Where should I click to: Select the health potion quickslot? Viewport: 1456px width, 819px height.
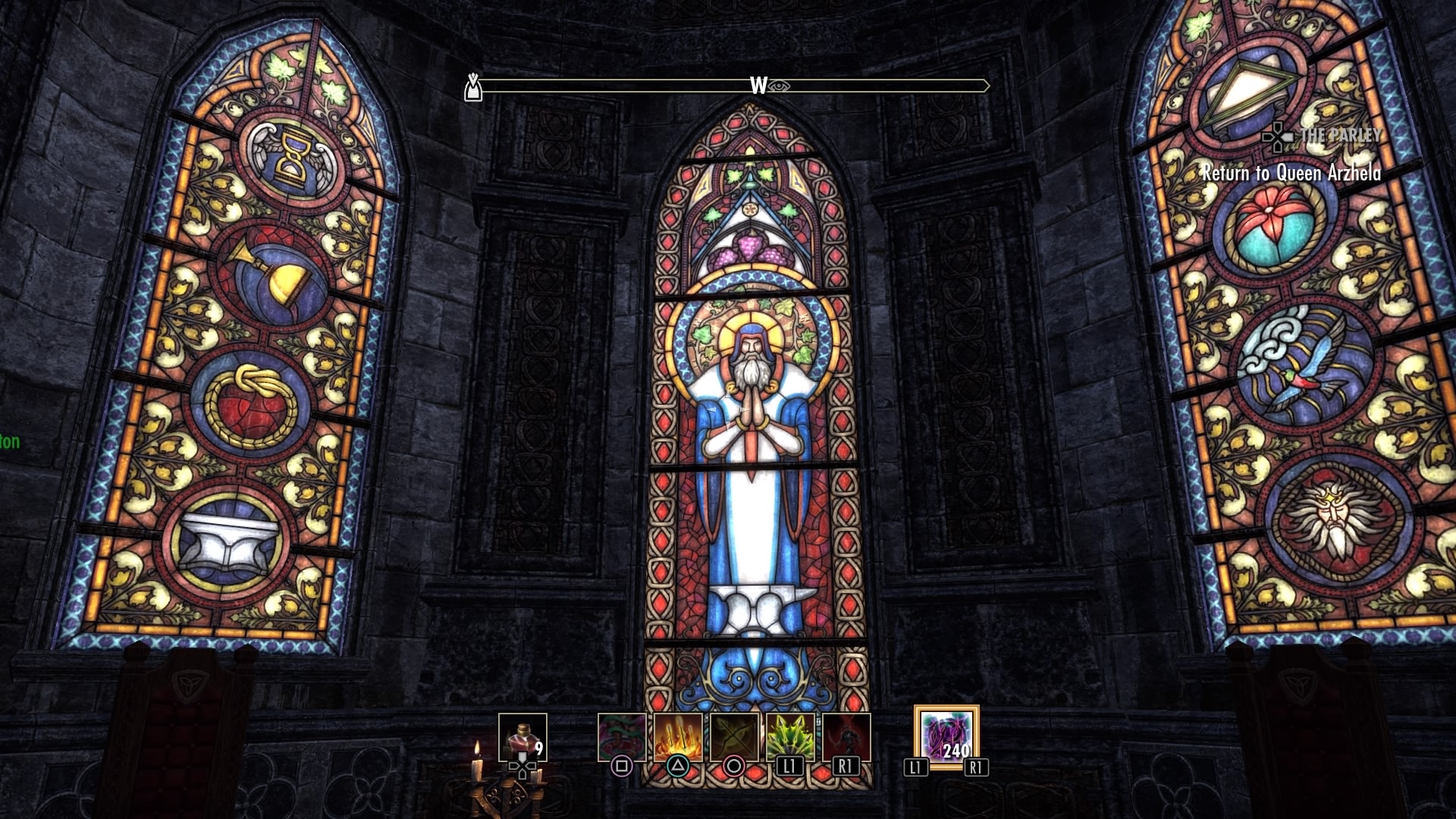point(523,733)
